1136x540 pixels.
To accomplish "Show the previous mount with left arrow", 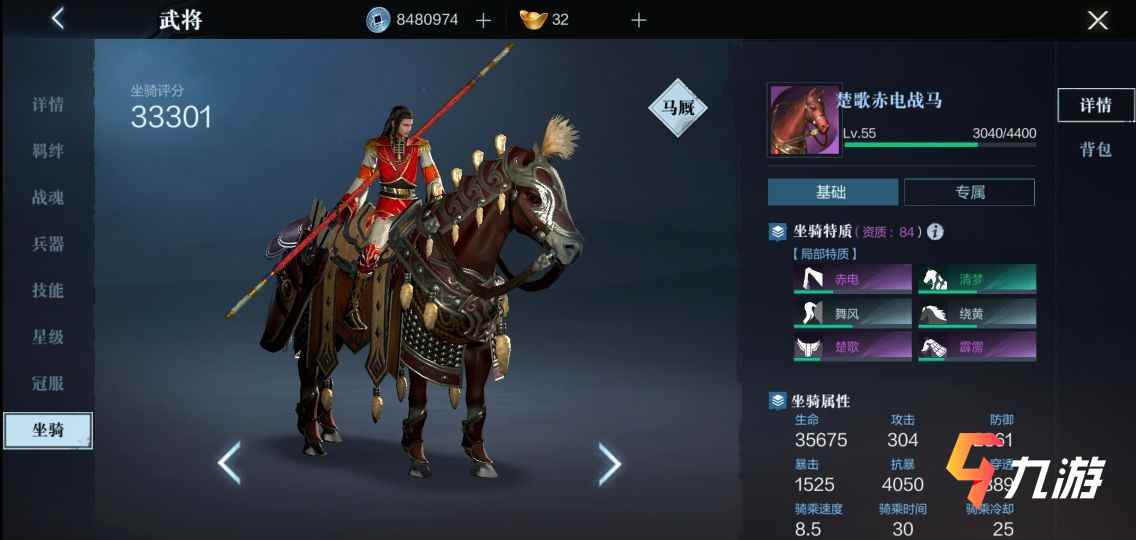I will (229, 463).
